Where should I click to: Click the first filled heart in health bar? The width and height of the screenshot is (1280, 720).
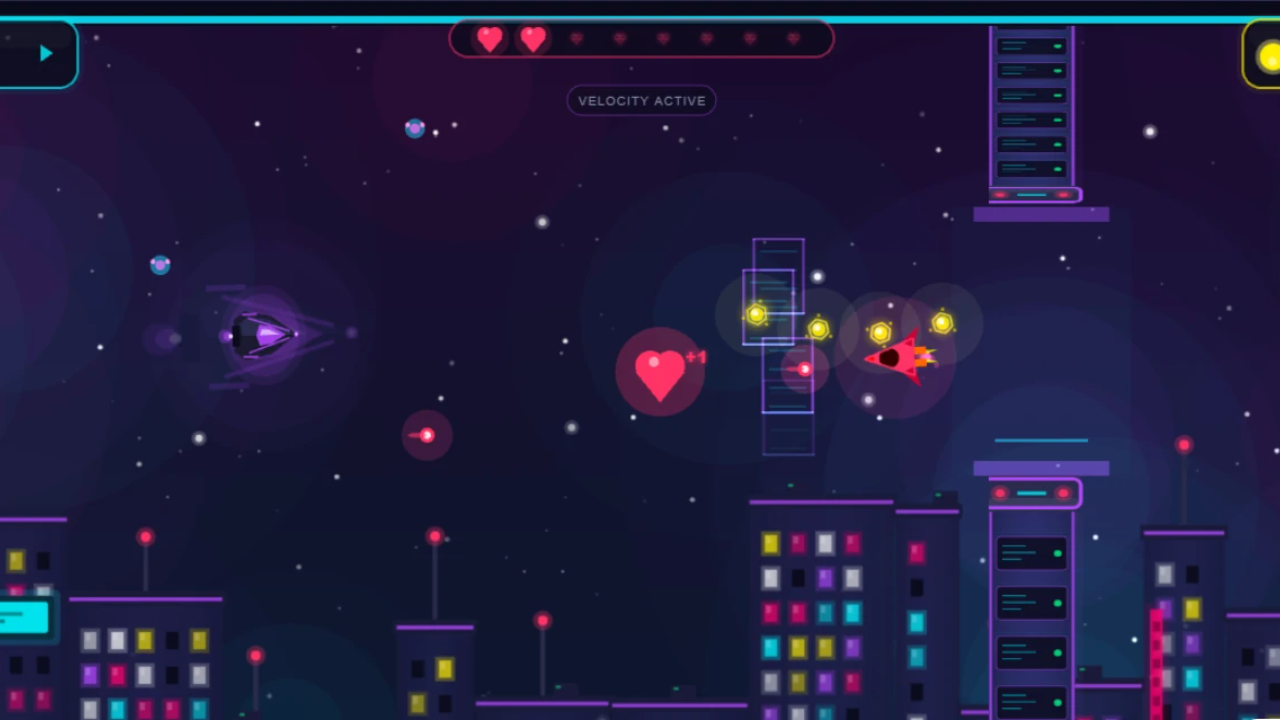[x=489, y=39]
